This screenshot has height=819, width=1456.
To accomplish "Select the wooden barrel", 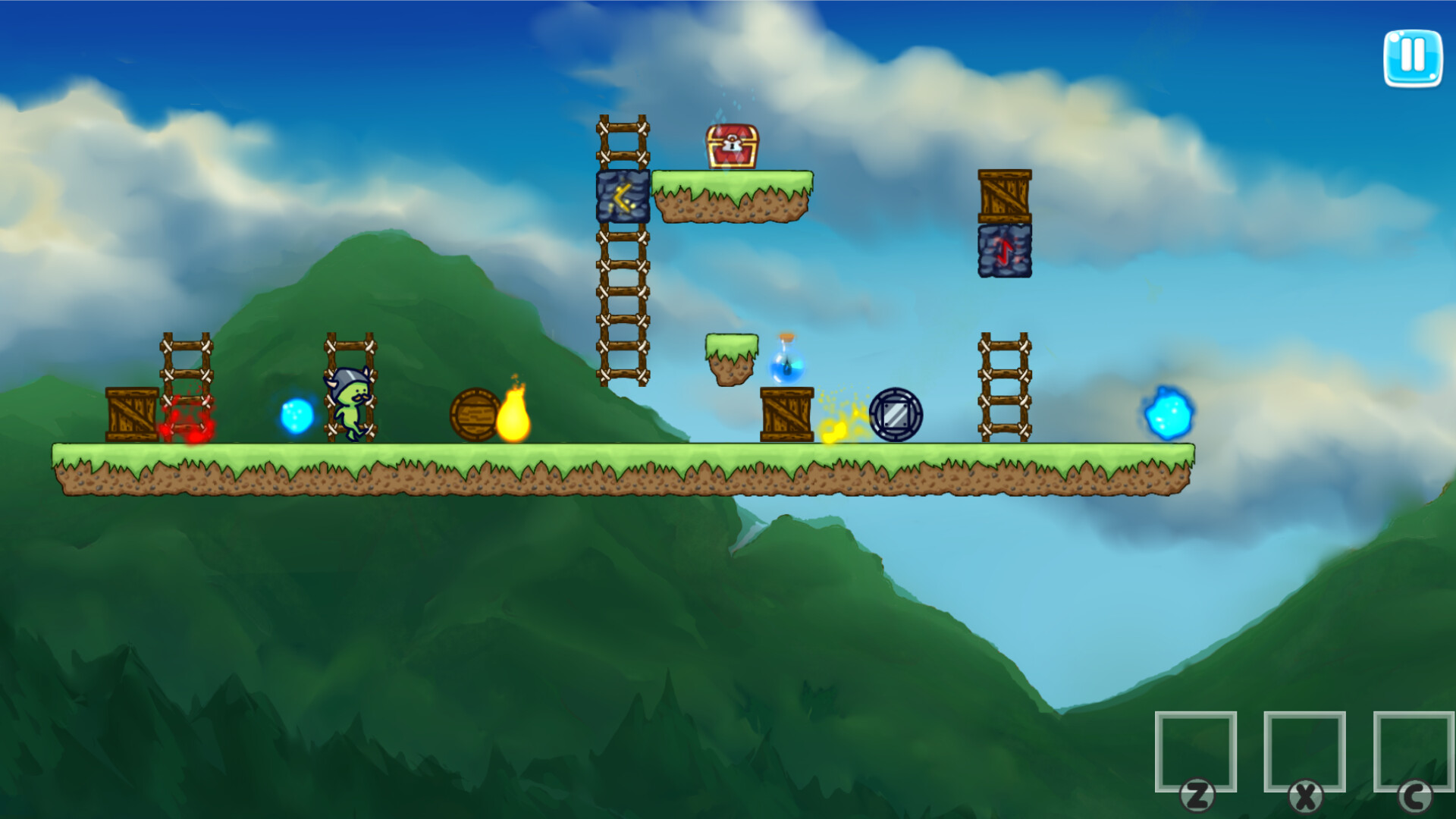I will (474, 416).
